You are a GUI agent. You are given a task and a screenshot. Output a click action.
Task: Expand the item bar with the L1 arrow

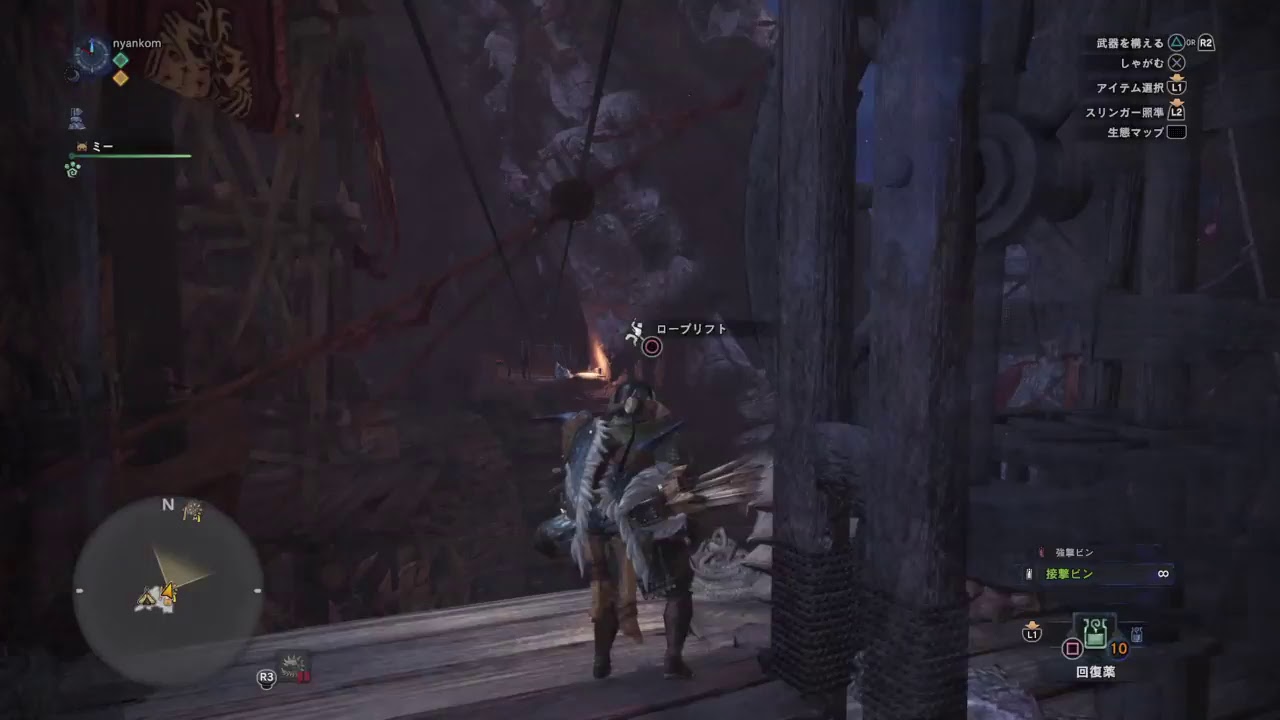point(1032,632)
